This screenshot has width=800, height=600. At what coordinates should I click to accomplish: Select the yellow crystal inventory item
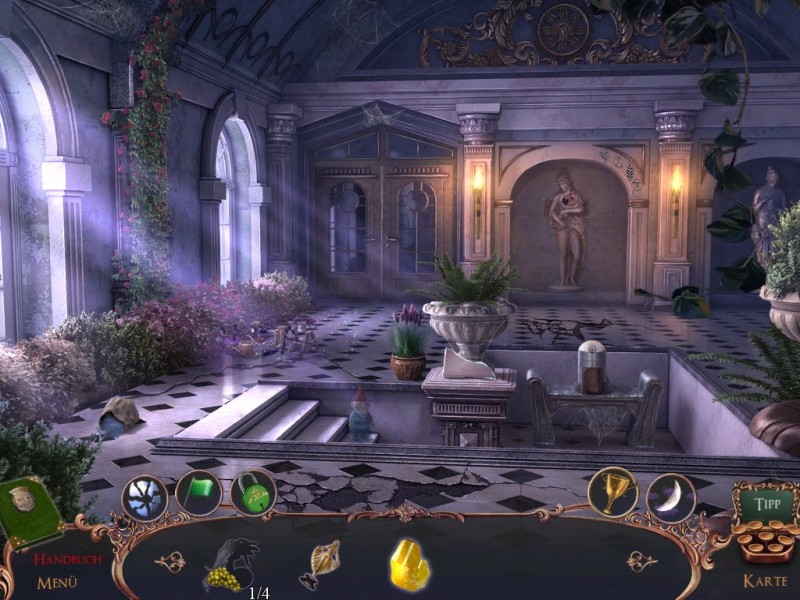tap(409, 565)
